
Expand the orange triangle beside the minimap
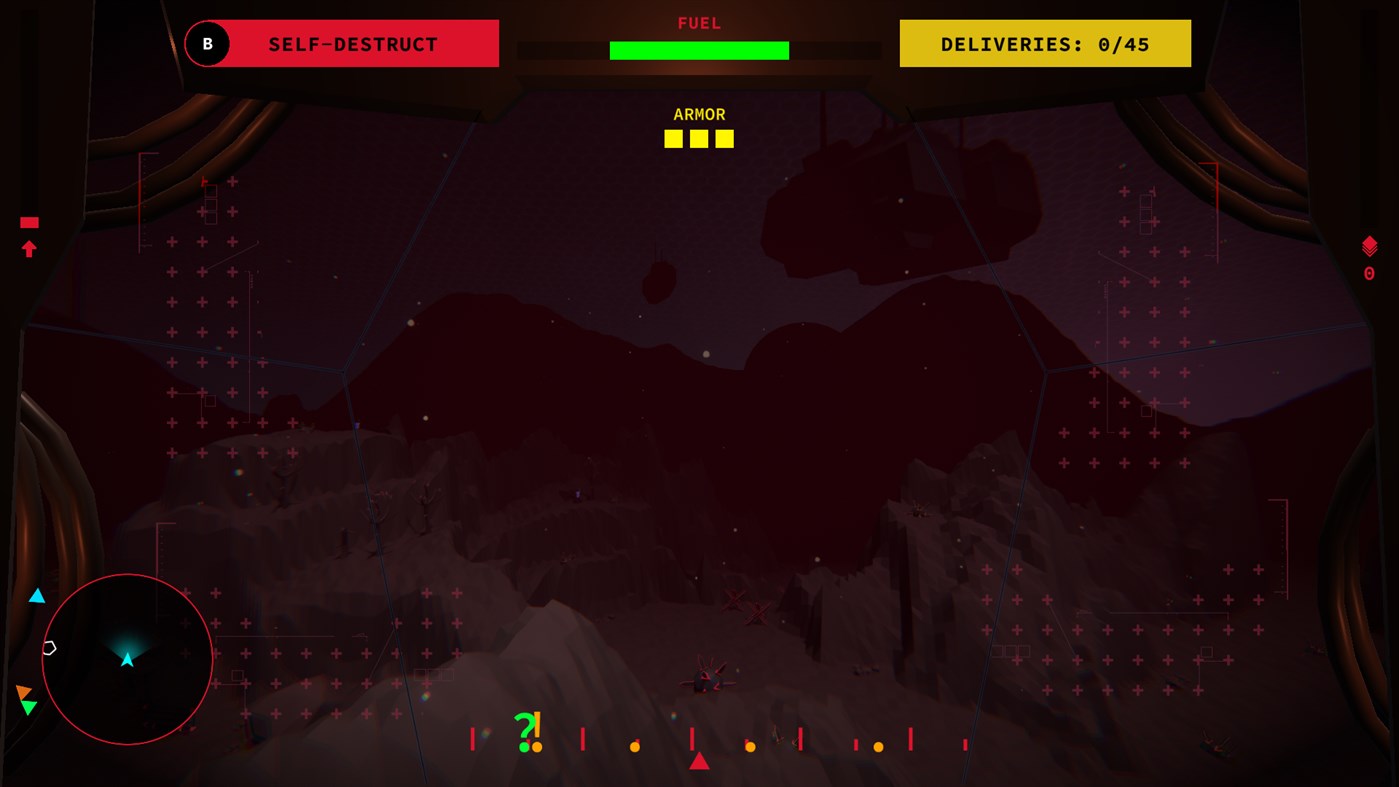25,690
